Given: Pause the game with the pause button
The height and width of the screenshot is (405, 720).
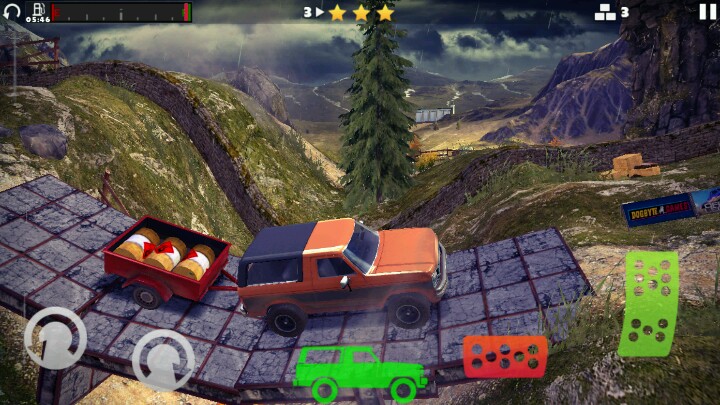Looking at the screenshot, I should (707, 12).
